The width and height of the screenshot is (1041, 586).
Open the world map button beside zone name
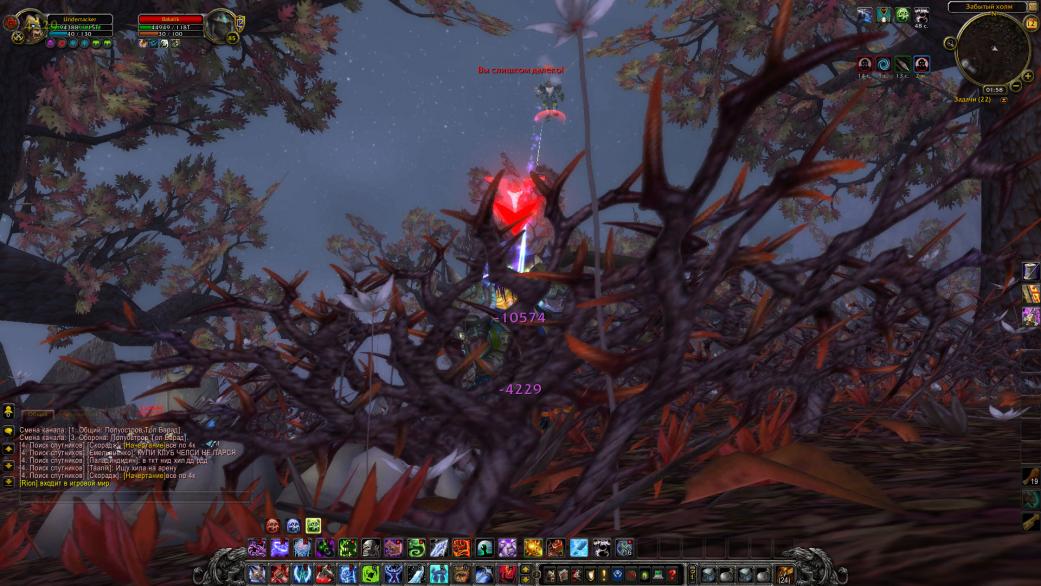pyautogui.click(x=1032, y=6)
